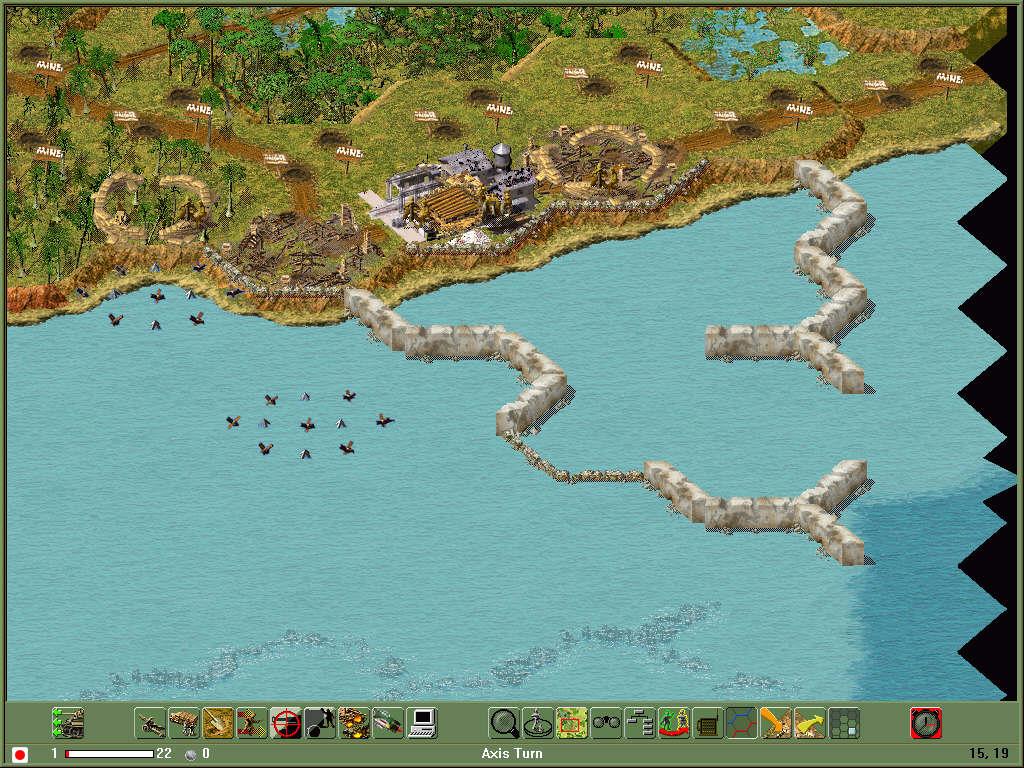Click the soldier on checkered ground icon
Screen dimensions: 1024x768
click(x=252, y=722)
